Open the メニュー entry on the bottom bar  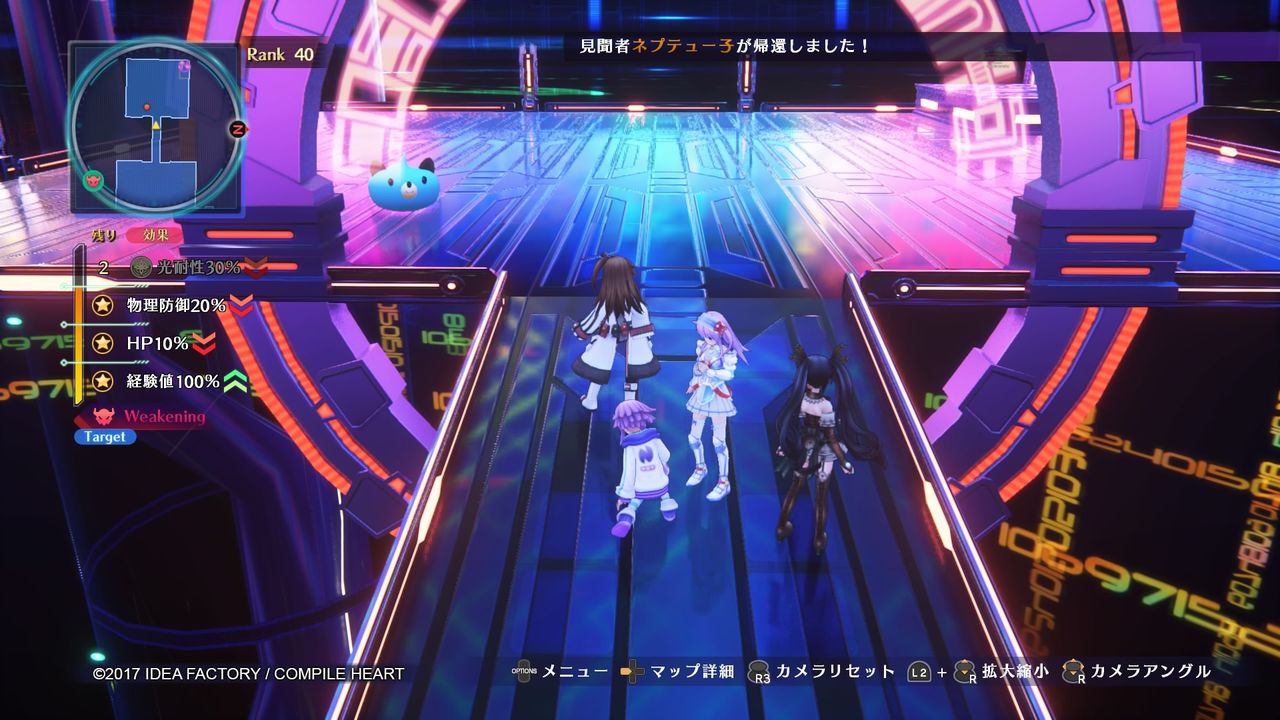[574, 672]
